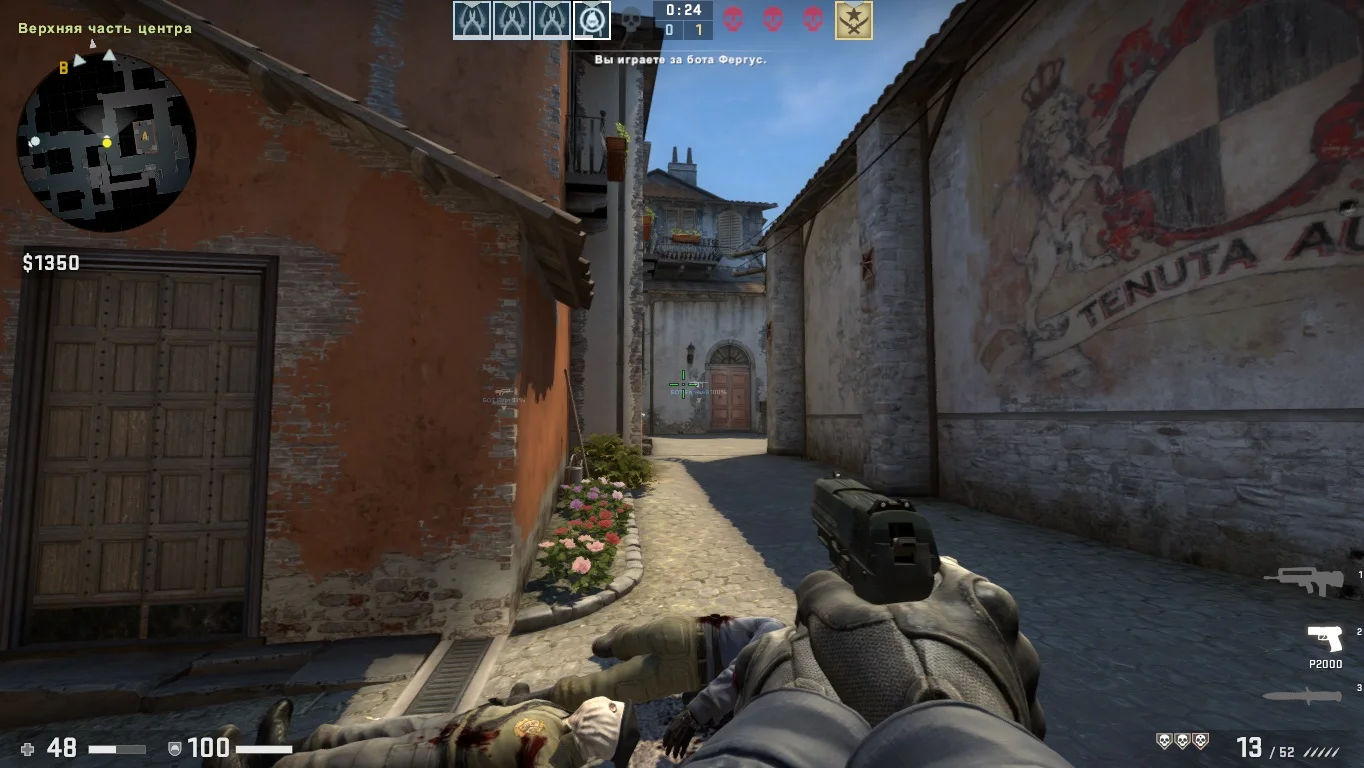Choose the knife weapon slot
The width and height of the screenshot is (1364, 768).
click(1302, 696)
